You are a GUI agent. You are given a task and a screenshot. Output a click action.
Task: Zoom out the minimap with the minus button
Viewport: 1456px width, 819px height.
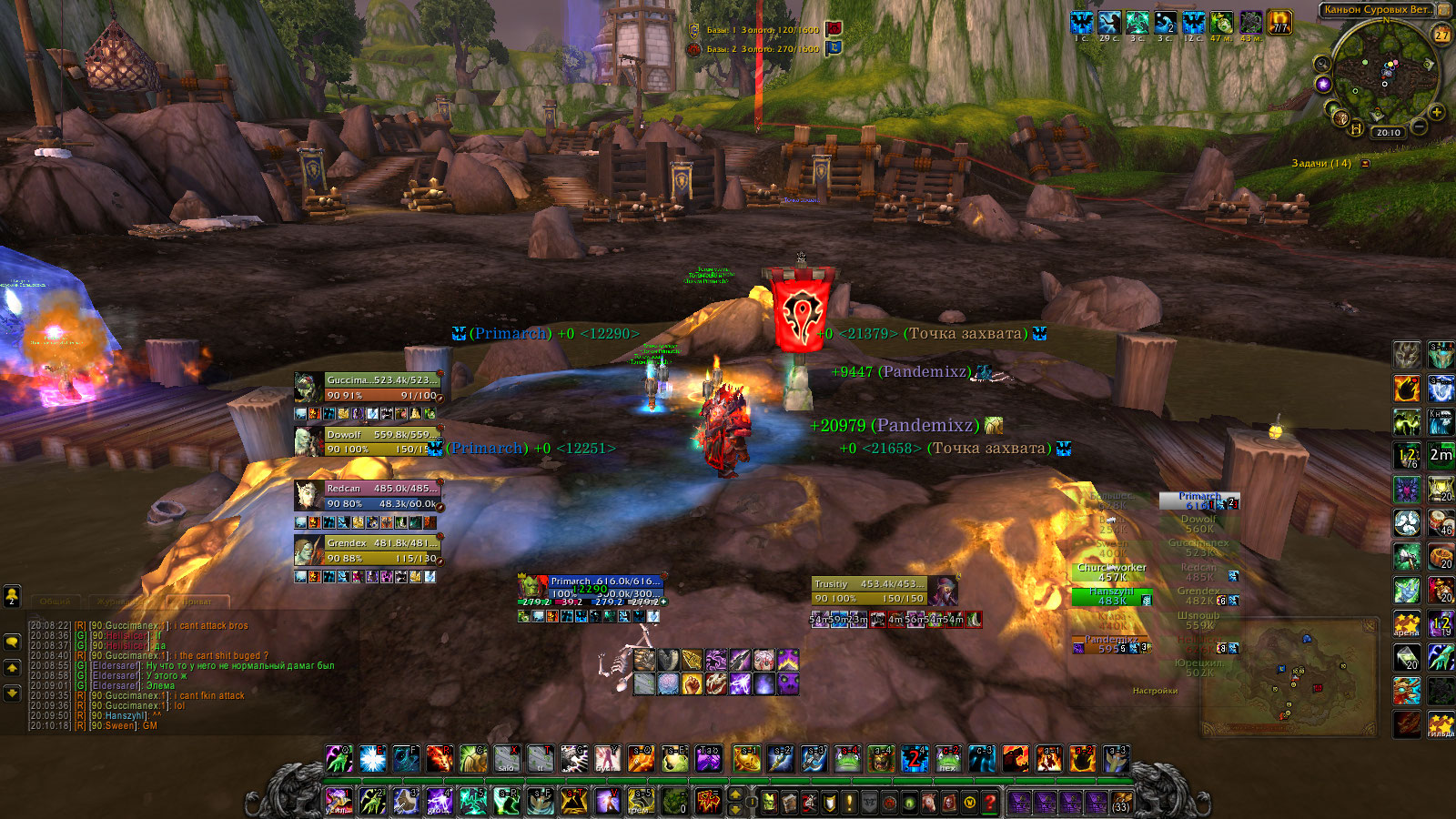[x=1419, y=126]
